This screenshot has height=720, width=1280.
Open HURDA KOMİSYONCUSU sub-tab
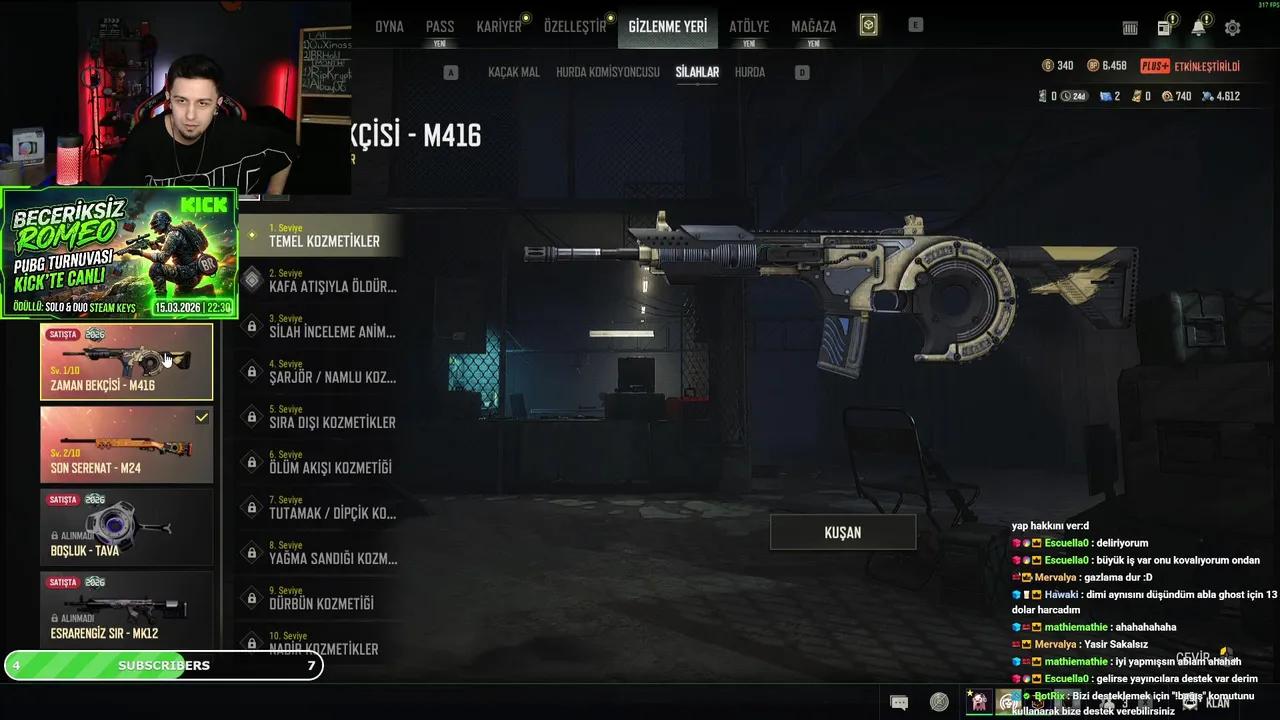[608, 72]
